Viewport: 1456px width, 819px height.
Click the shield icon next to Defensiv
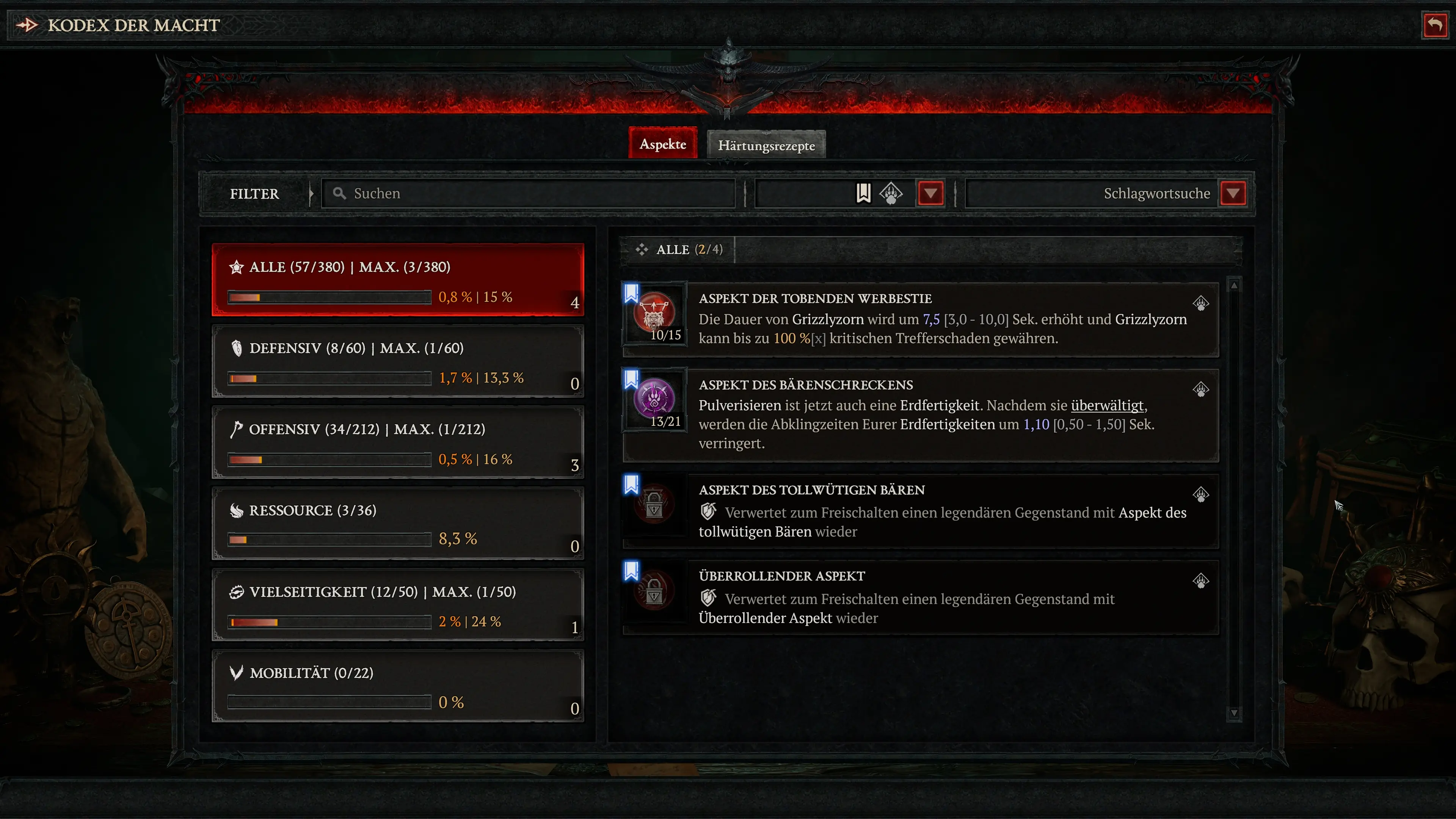[x=237, y=348]
